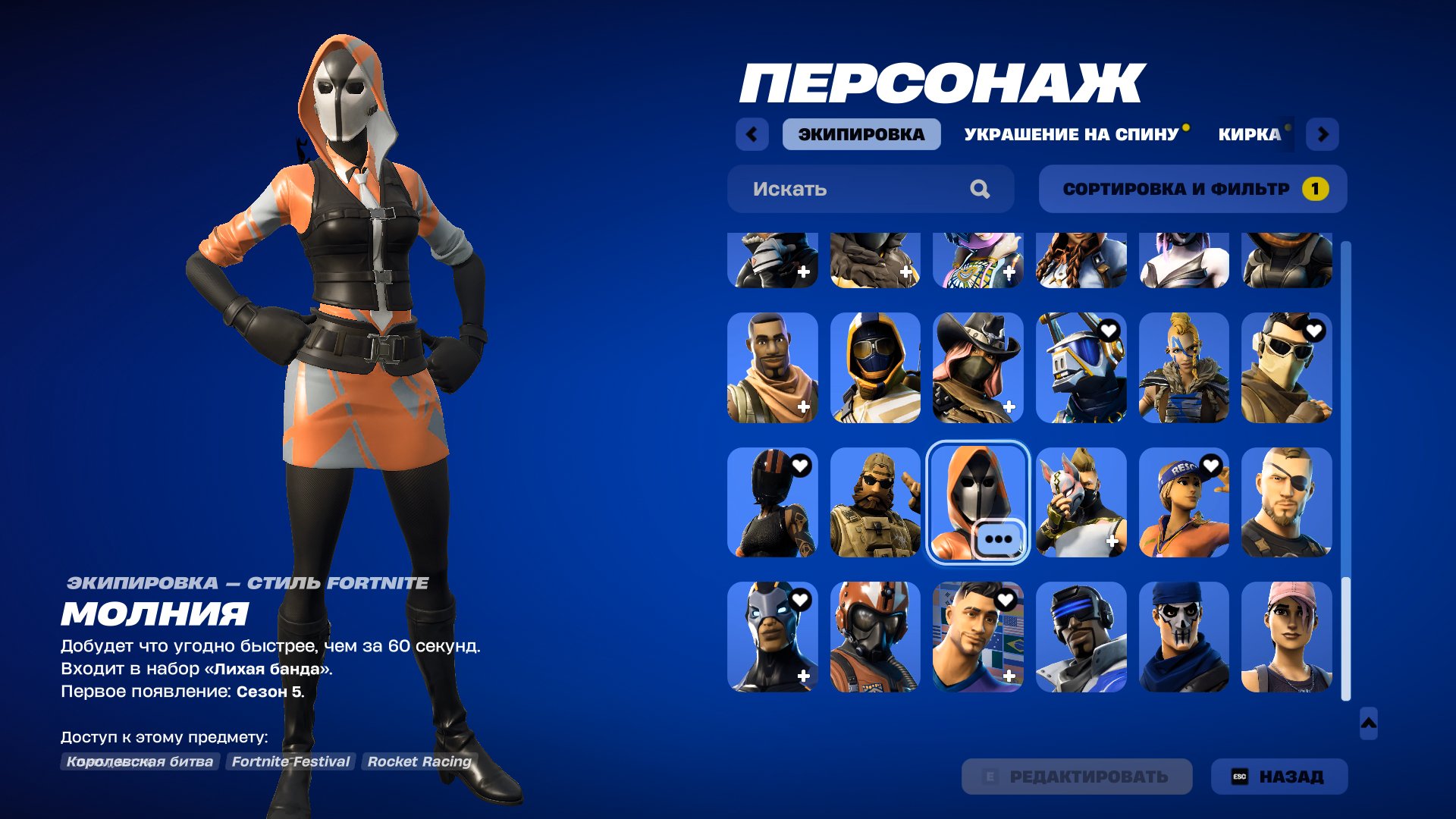Open the search magnifier icon
This screenshot has width=1456, height=819.
pos(982,189)
